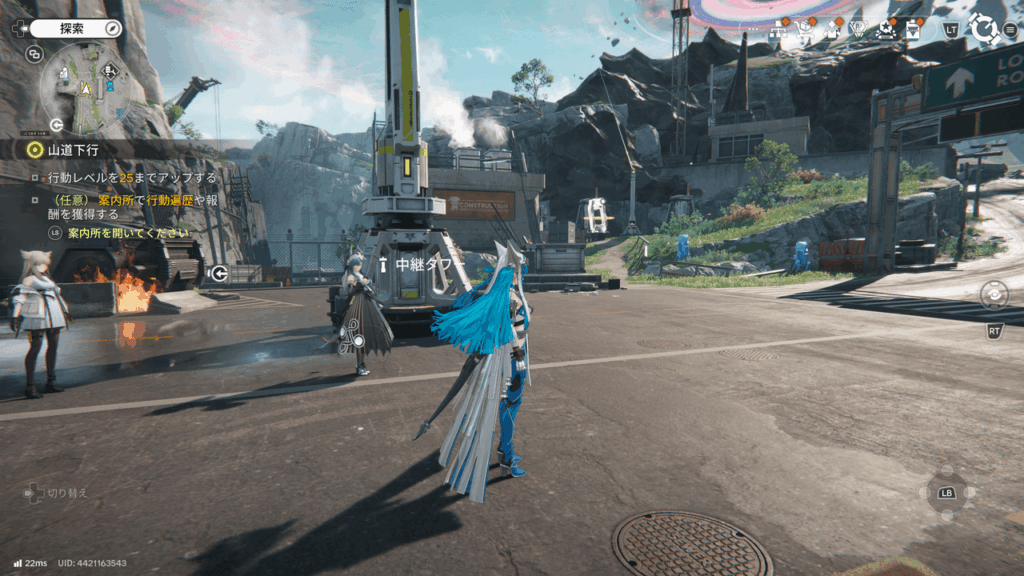Open the hierarchy chart icon in top bar
1024x576 pixels.
pyautogui.click(x=777, y=30)
